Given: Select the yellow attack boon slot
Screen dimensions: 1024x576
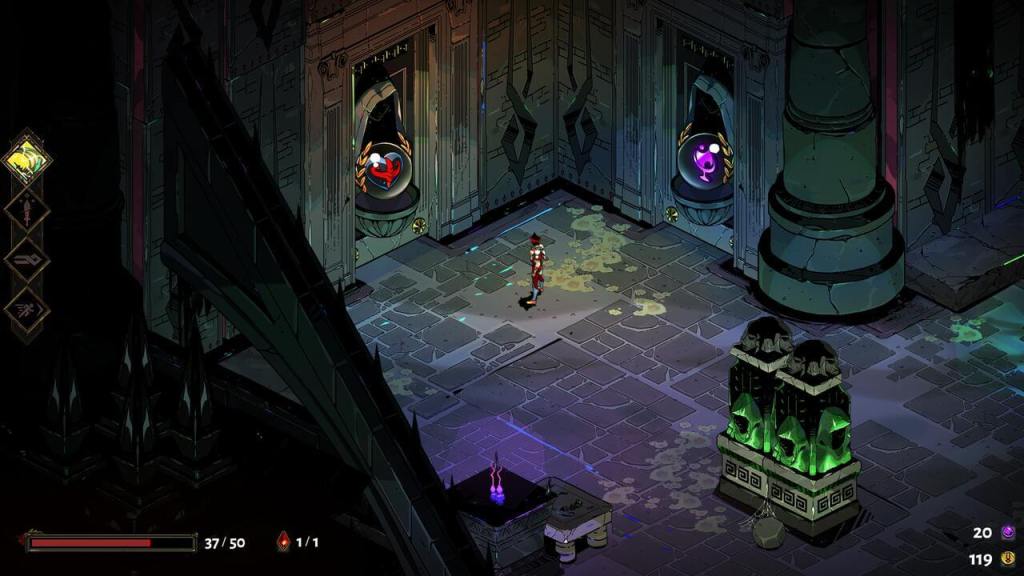Looking at the screenshot, I should click(x=27, y=158).
